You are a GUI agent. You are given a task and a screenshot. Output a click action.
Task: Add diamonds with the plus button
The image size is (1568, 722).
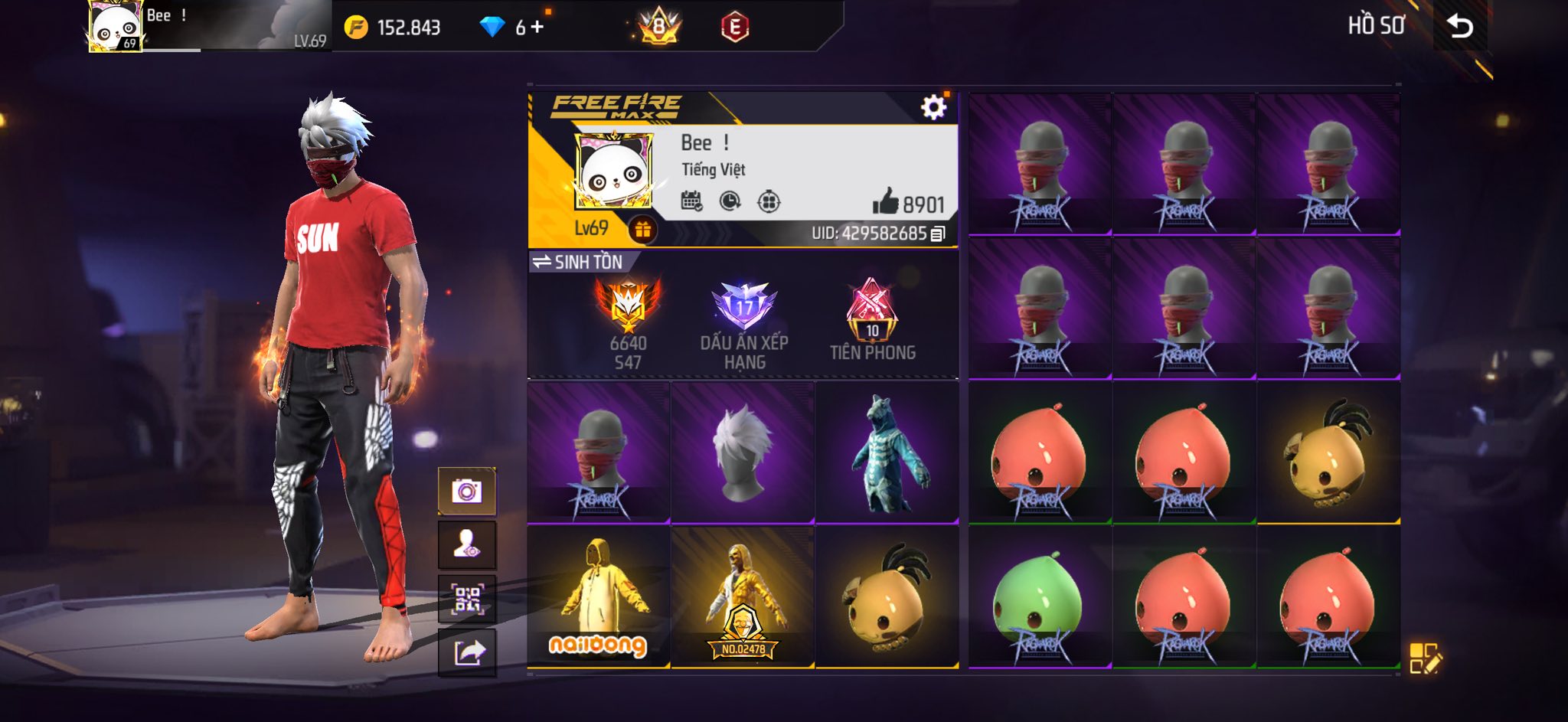point(537,28)
